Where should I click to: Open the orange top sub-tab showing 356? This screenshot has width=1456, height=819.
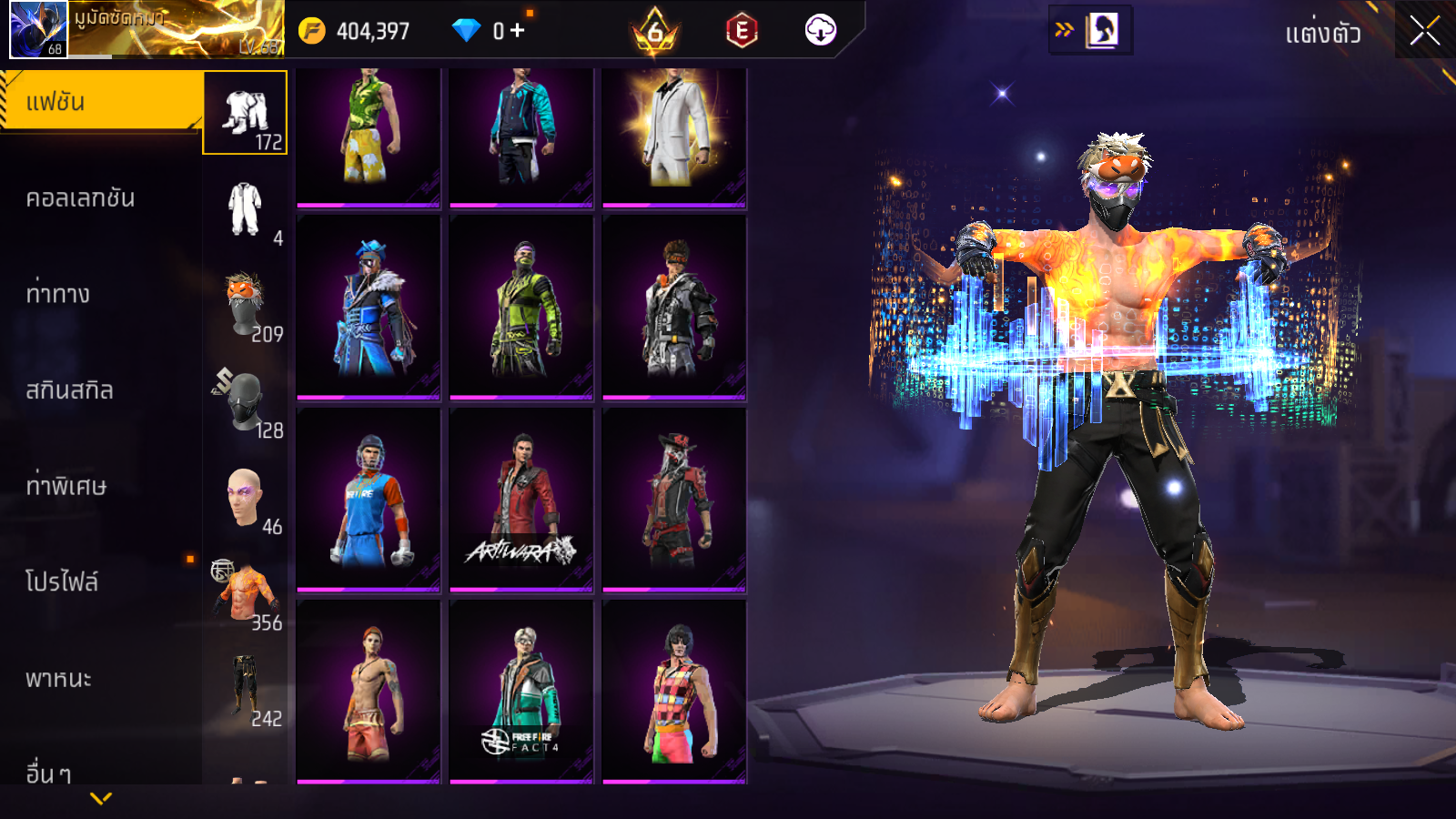(246, 594)
